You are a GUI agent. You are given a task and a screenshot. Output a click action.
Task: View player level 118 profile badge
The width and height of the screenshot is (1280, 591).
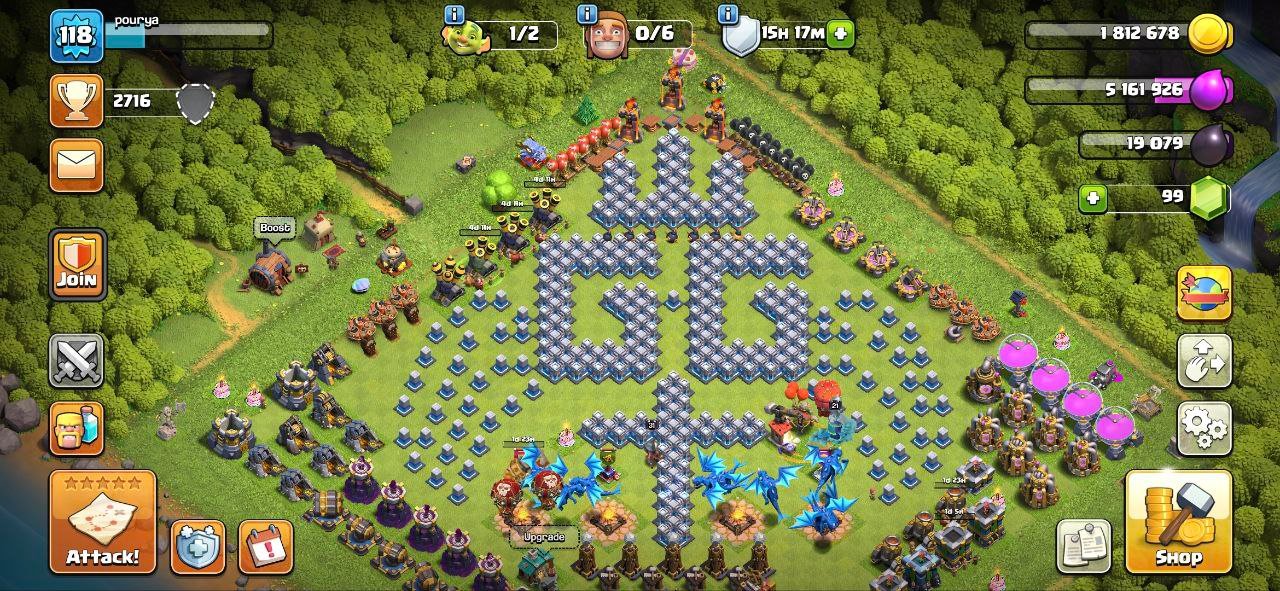click(x=77, y=36)
